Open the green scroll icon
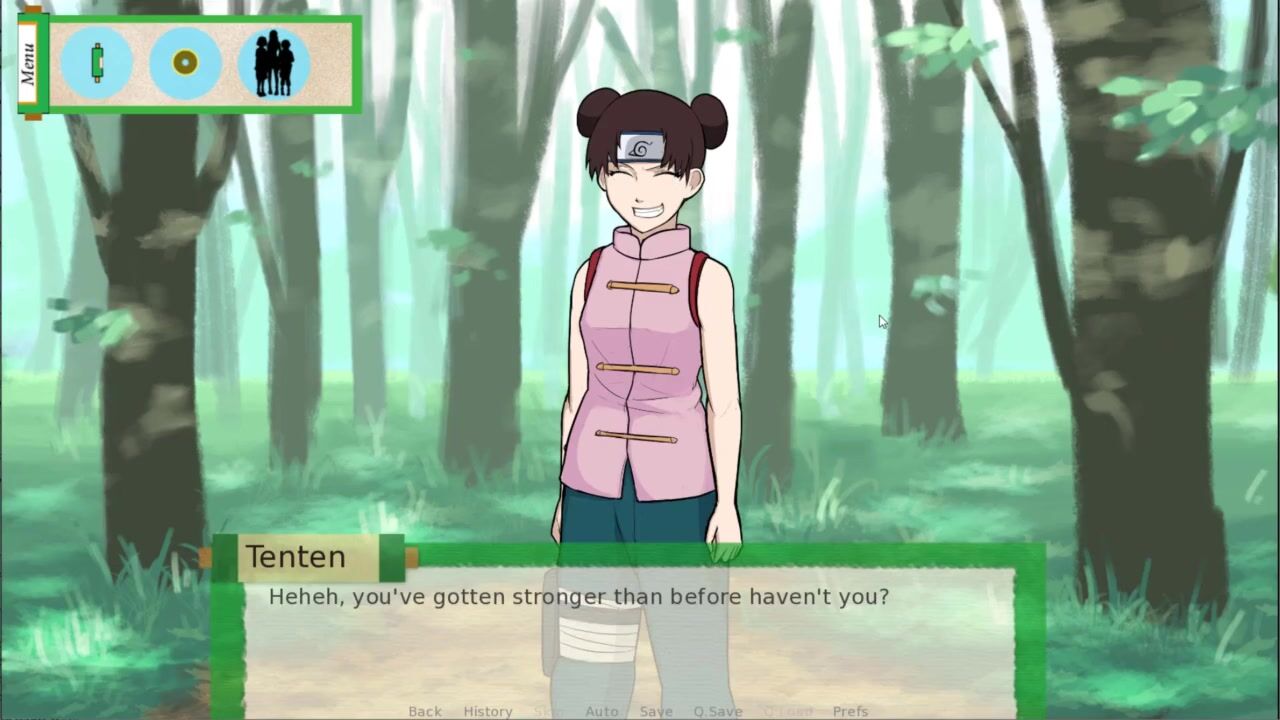1280x720 pixels. tap(97, 63)
